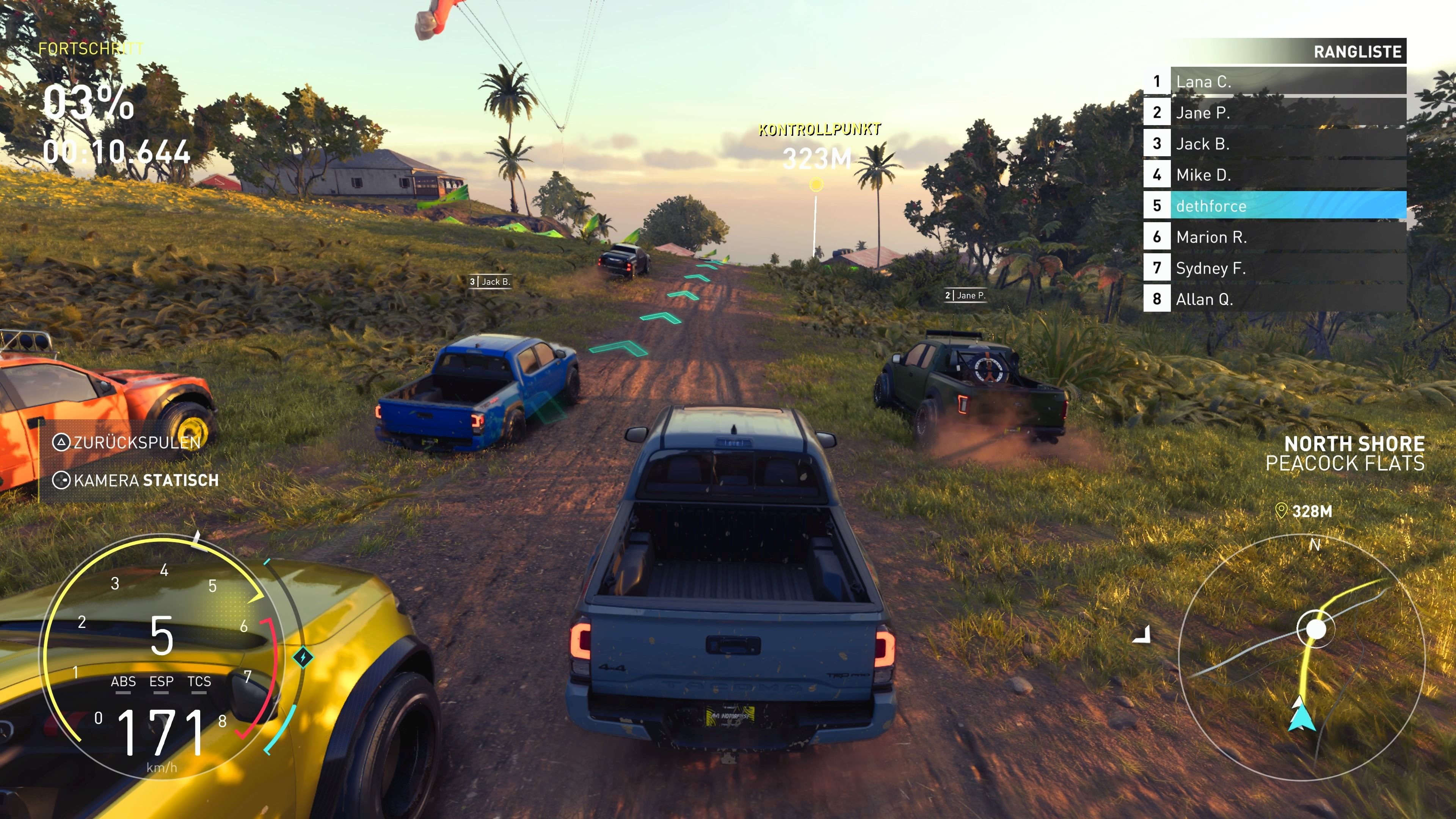This screenshot has height=819, width=1456.
Task: Toggle the ESP stability control indicator
Action: coord(162,682)
